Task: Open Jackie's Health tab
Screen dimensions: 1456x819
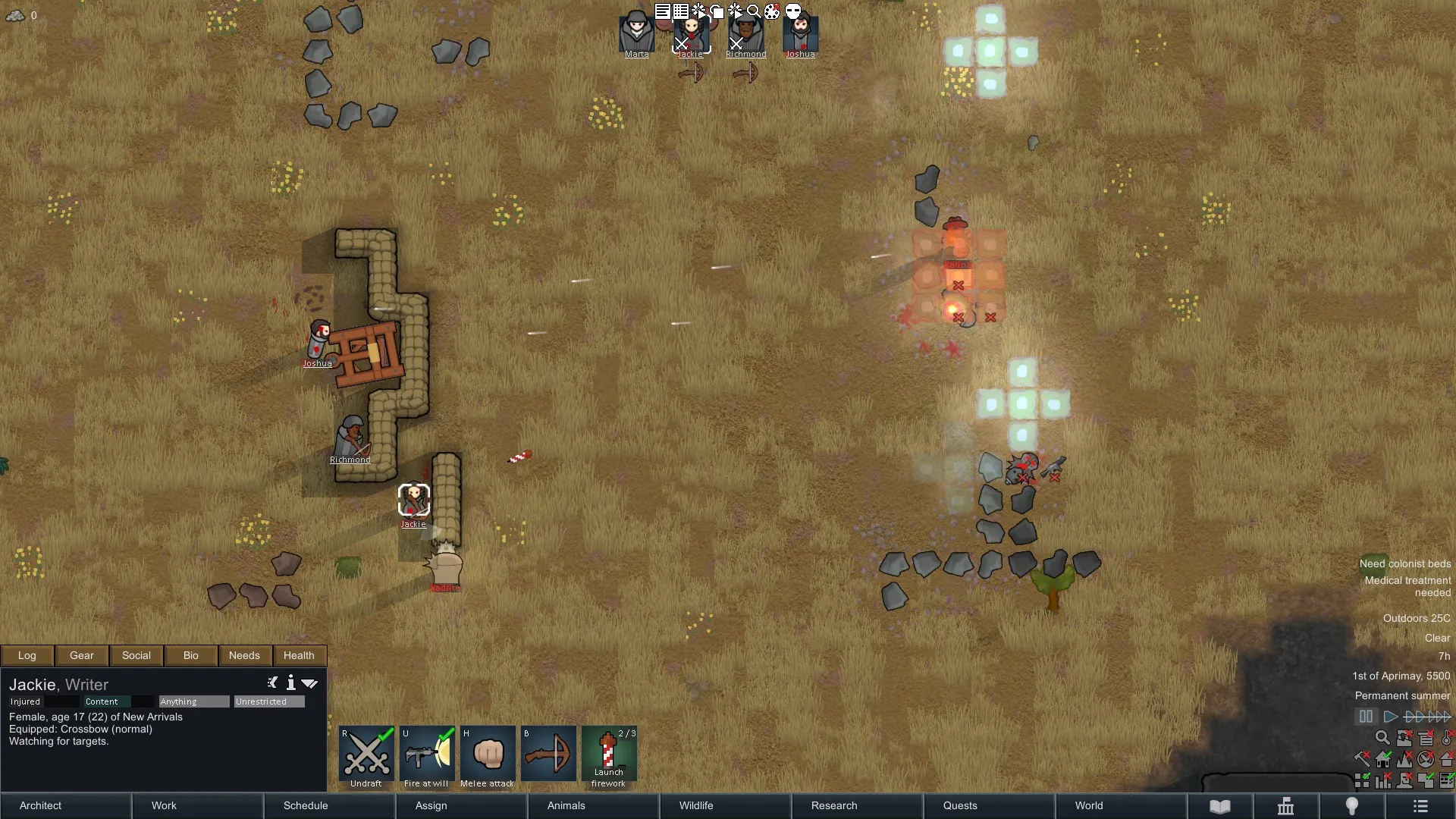Action: click(x=299, y=655)
